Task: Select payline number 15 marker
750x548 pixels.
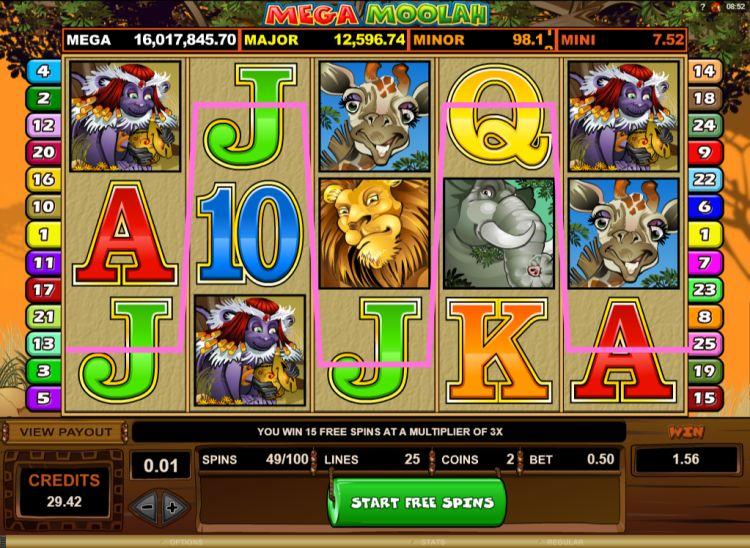Action: coord(704,397)
